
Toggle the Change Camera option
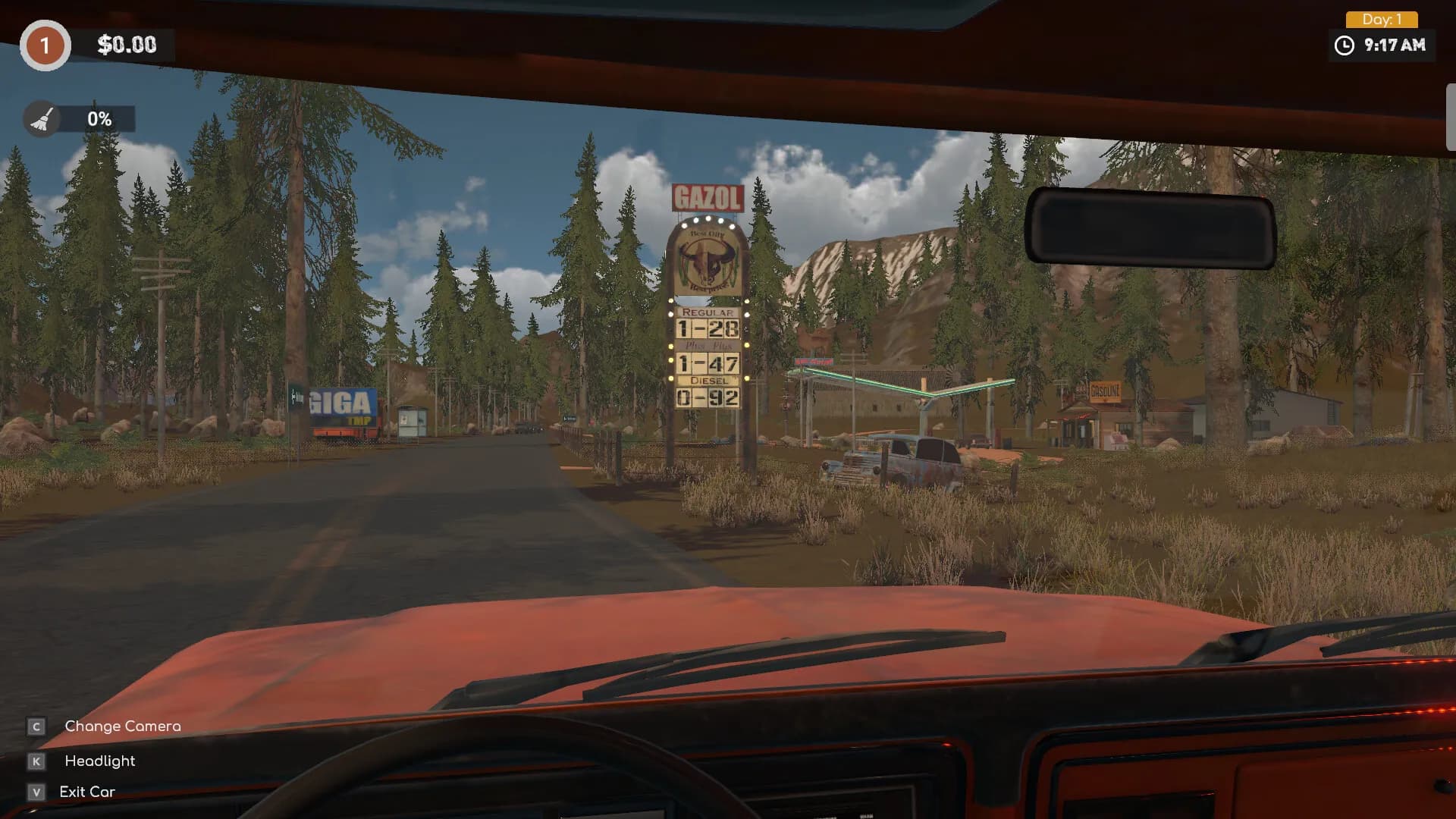tap(121, 726)
